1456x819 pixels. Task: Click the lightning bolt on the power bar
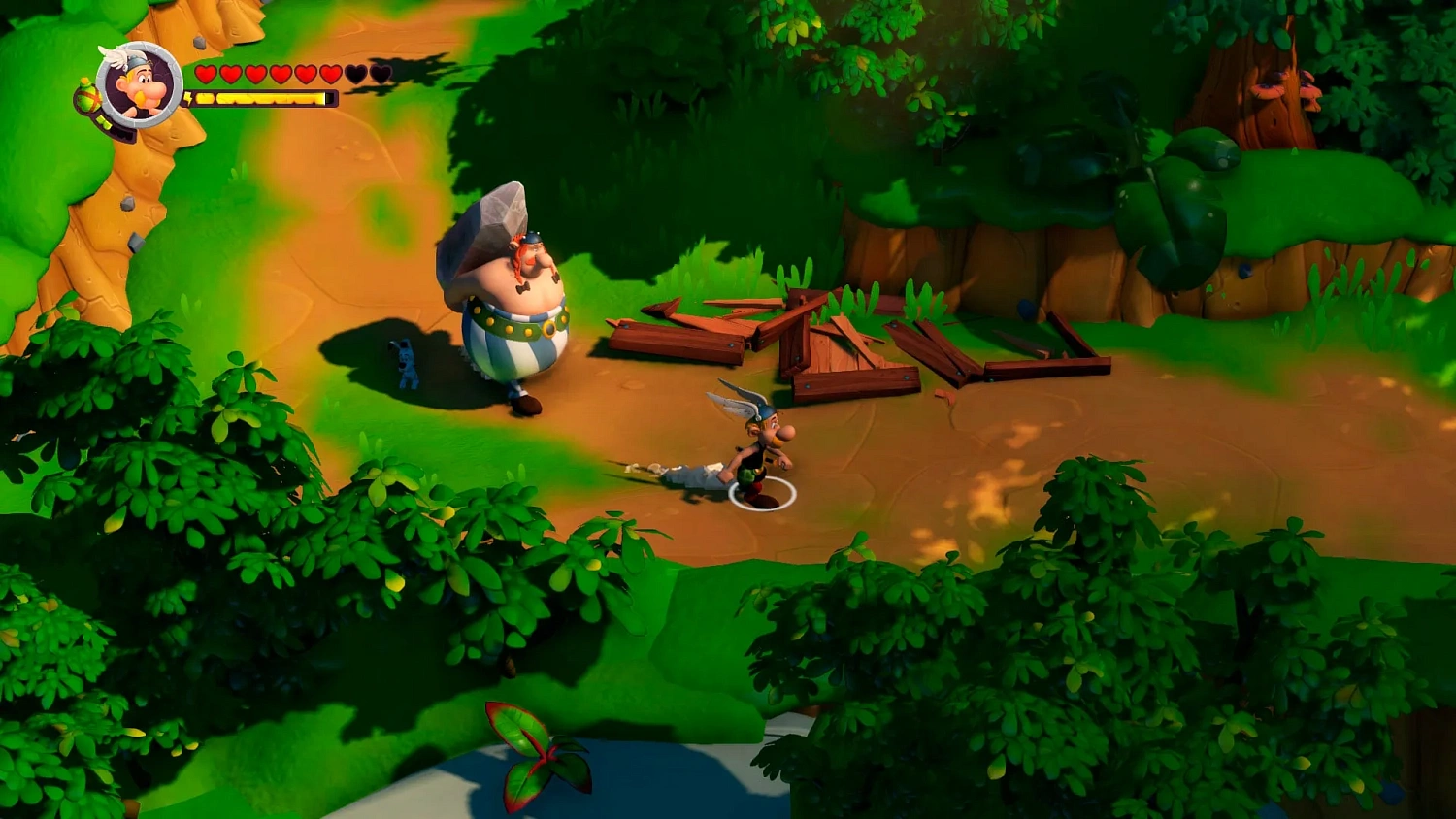tap(189, 97)
